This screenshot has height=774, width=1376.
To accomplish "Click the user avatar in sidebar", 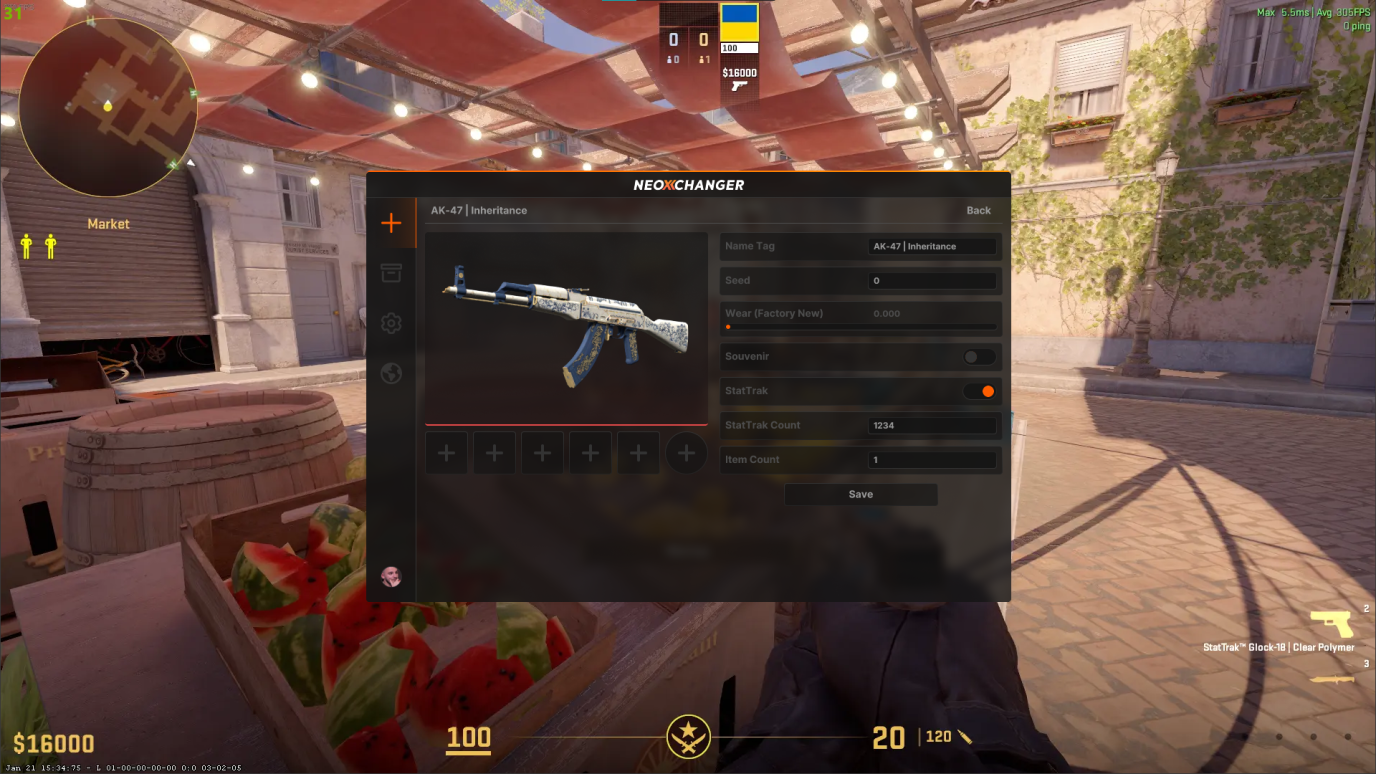I will pos(391,576).
